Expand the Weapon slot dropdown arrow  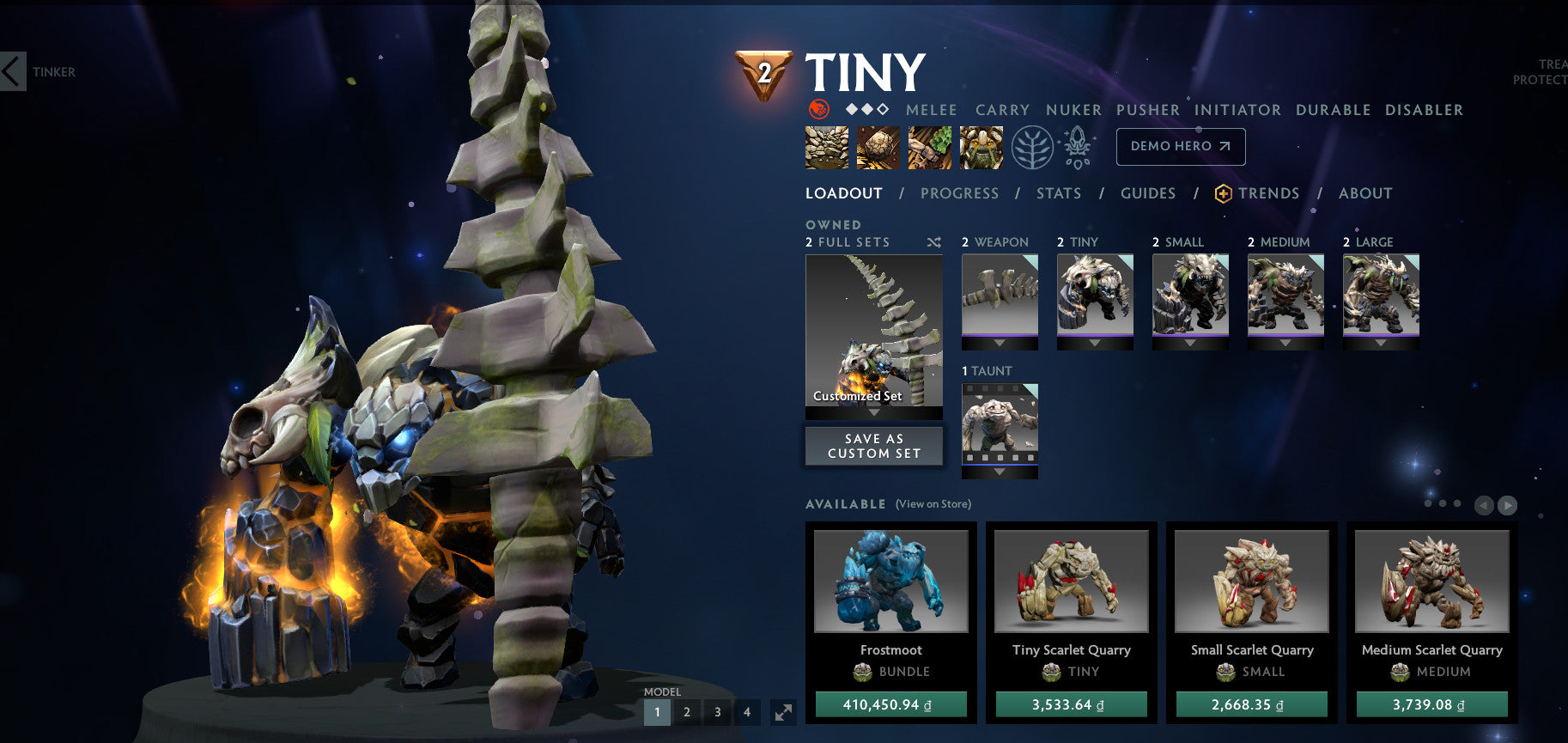[x=999, y=341]
